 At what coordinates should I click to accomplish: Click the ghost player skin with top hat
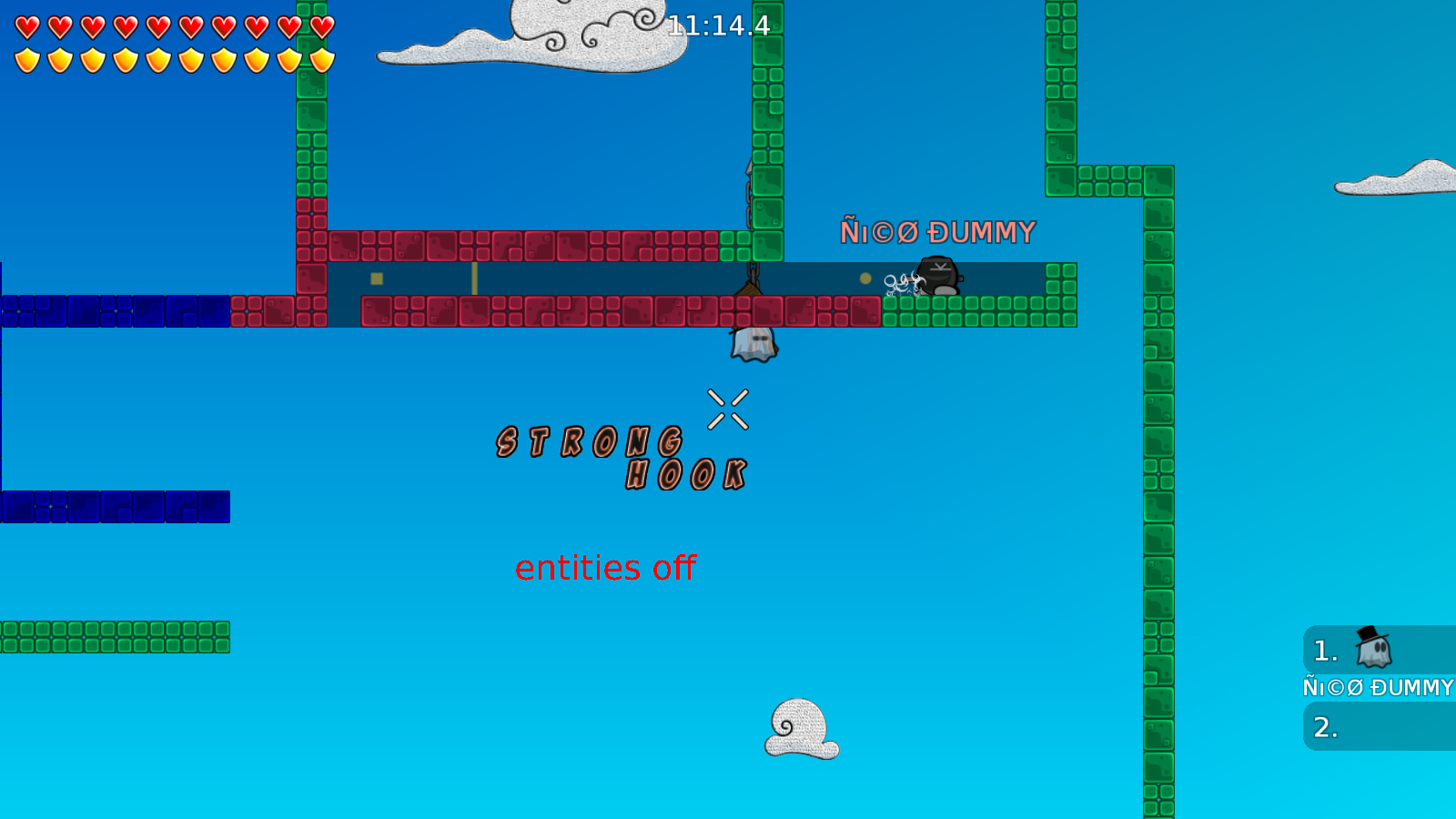pyautogui.click(x=753, y=341)
